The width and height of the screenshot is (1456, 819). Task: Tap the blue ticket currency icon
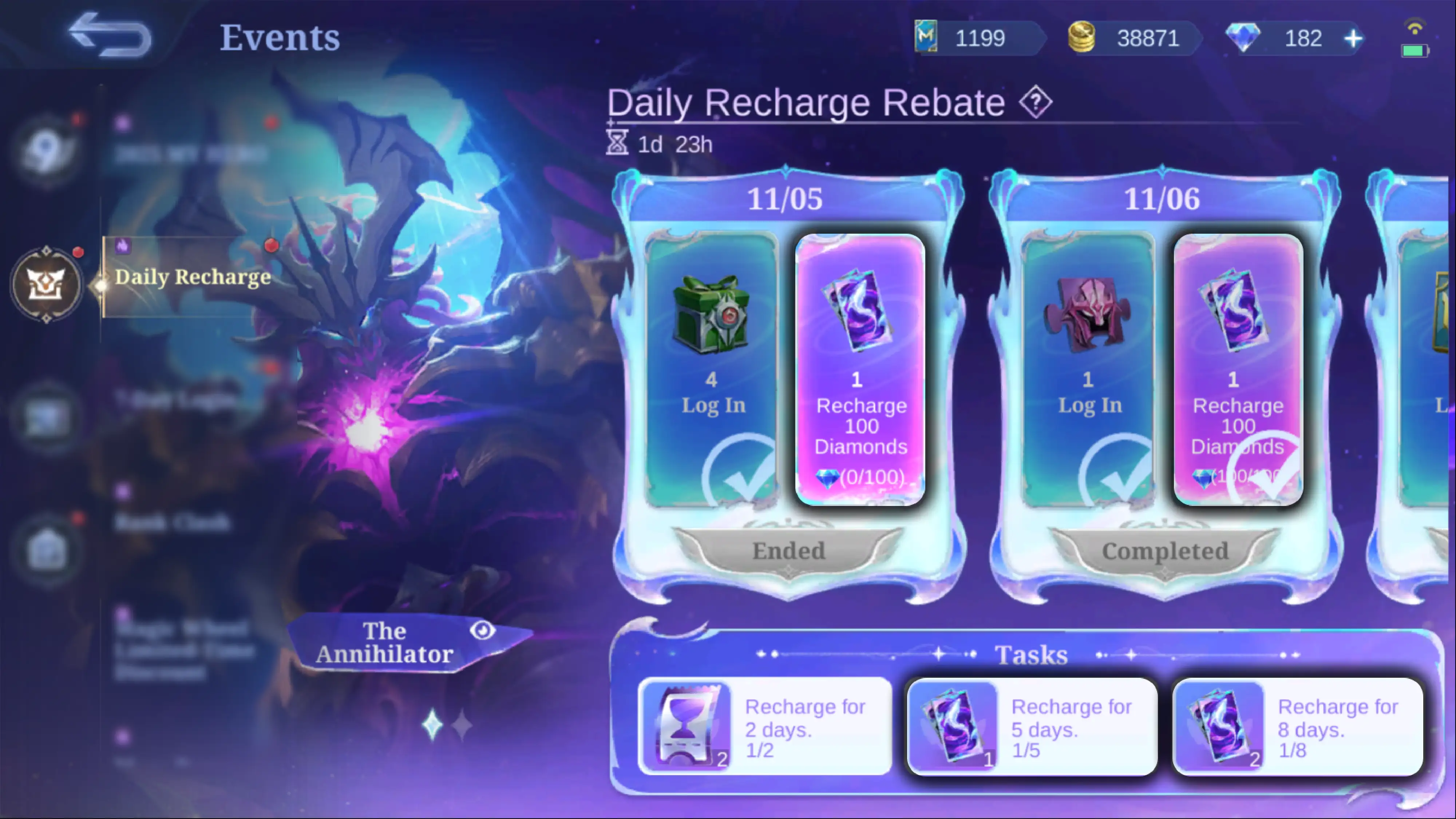click(x=926, y=37)
